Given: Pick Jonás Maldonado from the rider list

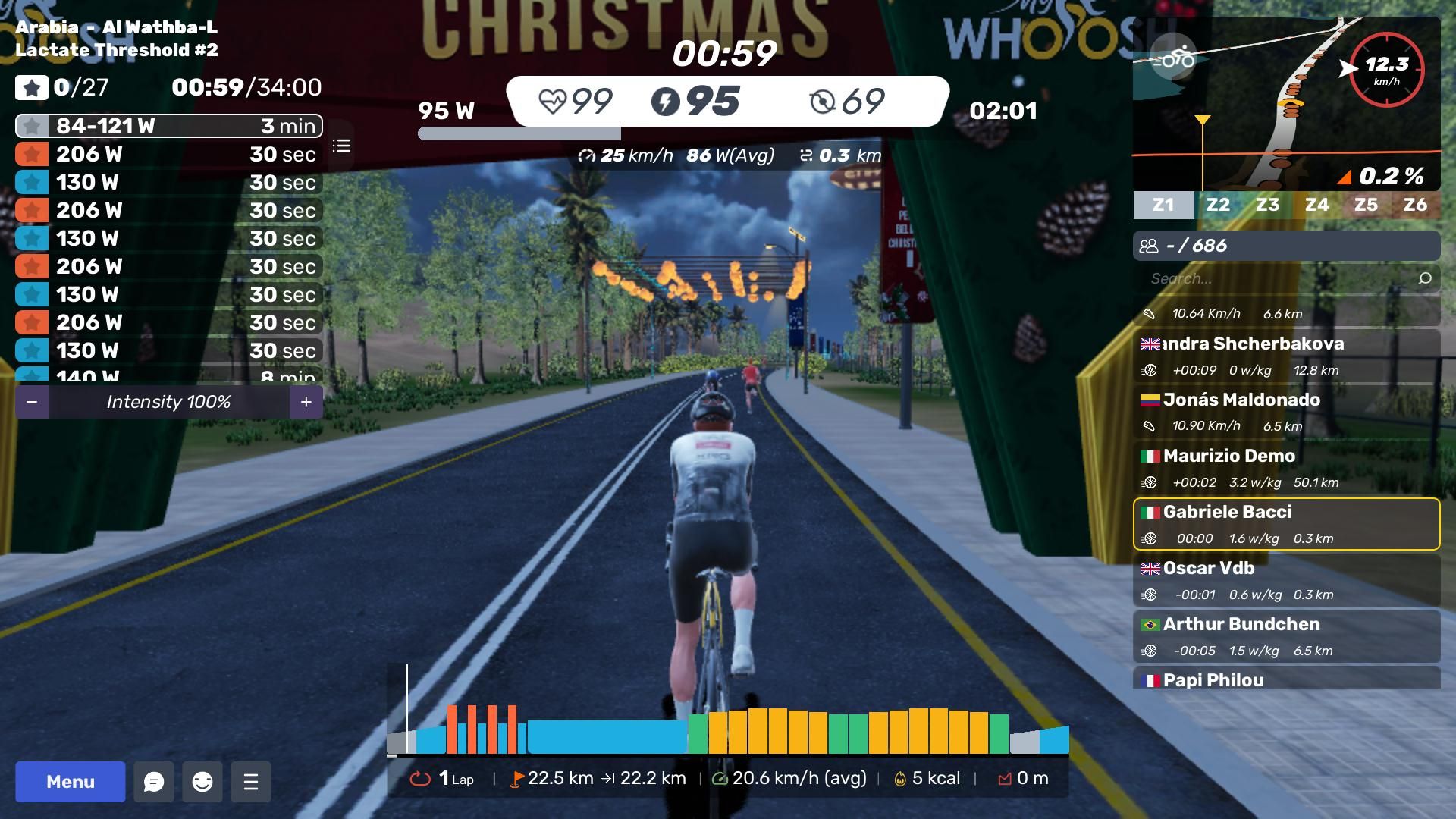Looking at the screenshot, I should (1286, 412).
